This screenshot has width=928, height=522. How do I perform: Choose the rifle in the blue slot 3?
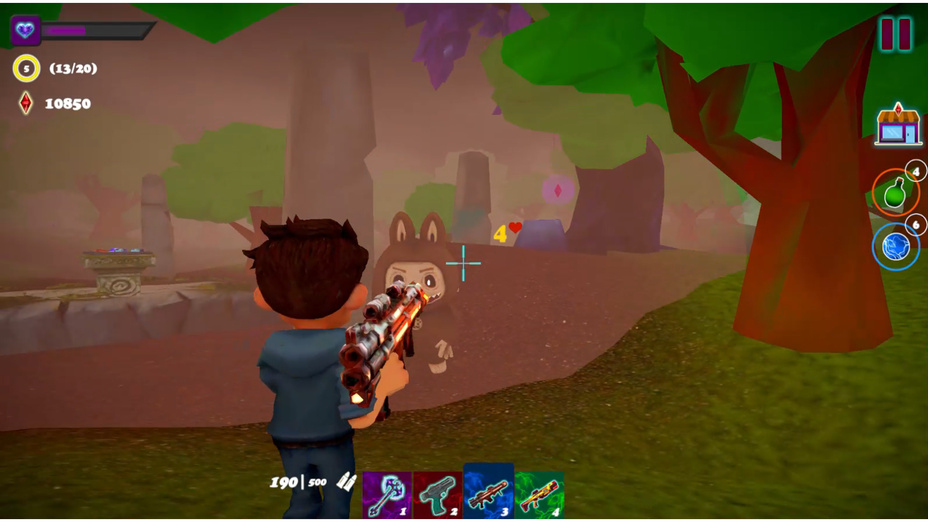pos(488,492)
